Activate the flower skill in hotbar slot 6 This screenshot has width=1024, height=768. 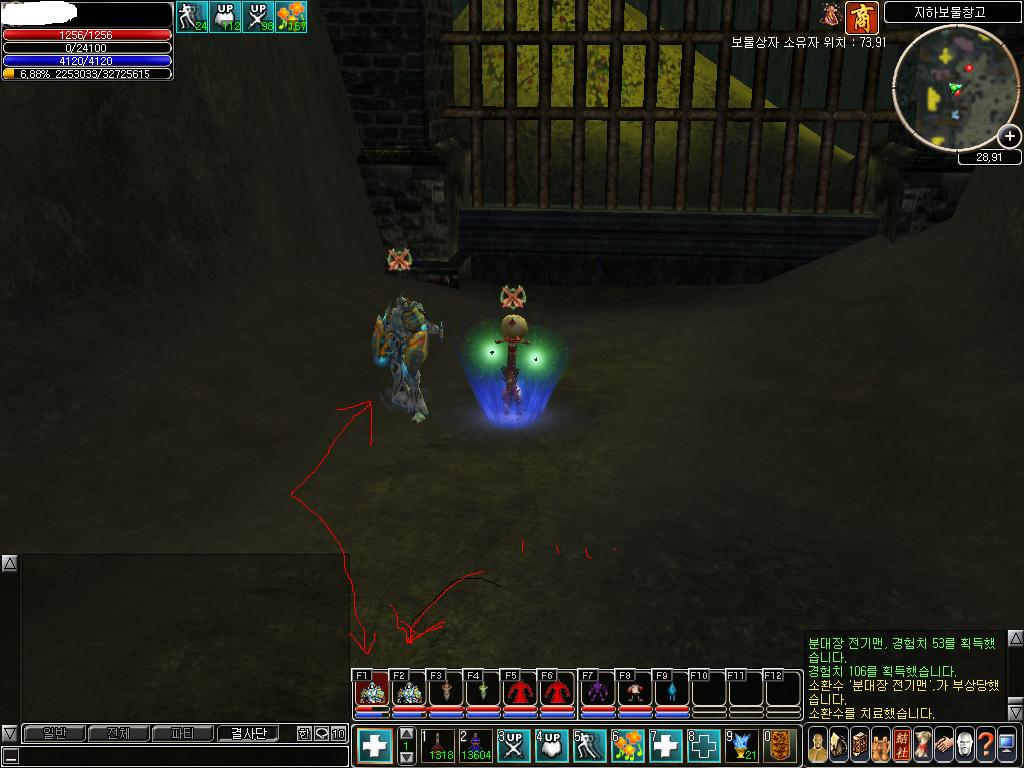pyautogui.click(x=627, y=746)
